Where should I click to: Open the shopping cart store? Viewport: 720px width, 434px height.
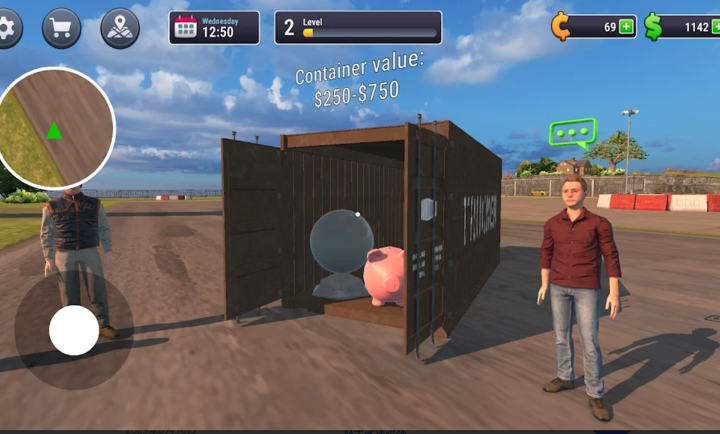pyautogui.click(x=62, y=28)
